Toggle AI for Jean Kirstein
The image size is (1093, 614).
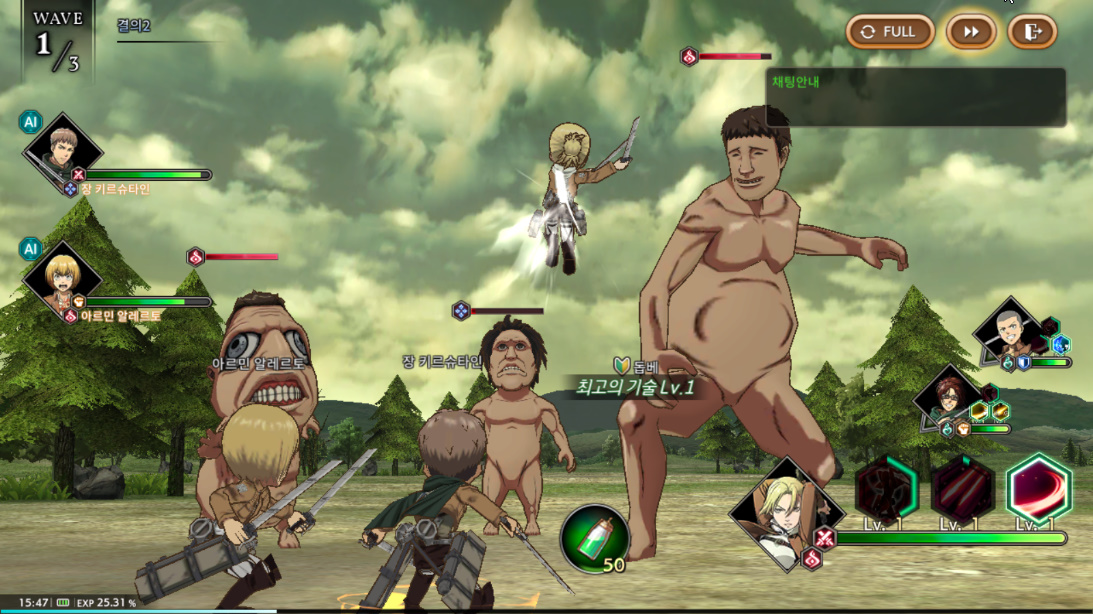click(x=30, y=122)
